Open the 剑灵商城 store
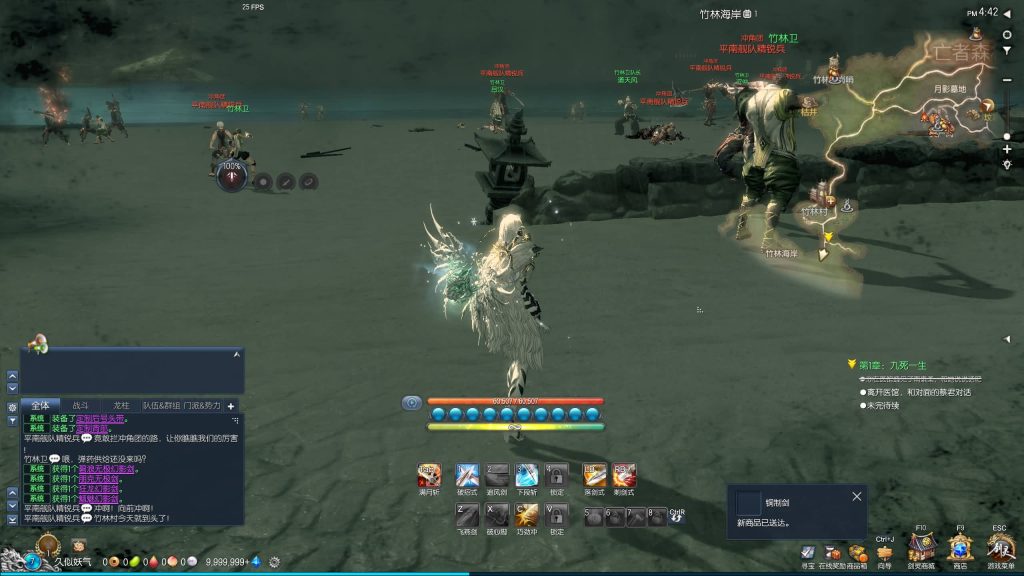This screenshot has height=576, width=1024. click(921, 548)
